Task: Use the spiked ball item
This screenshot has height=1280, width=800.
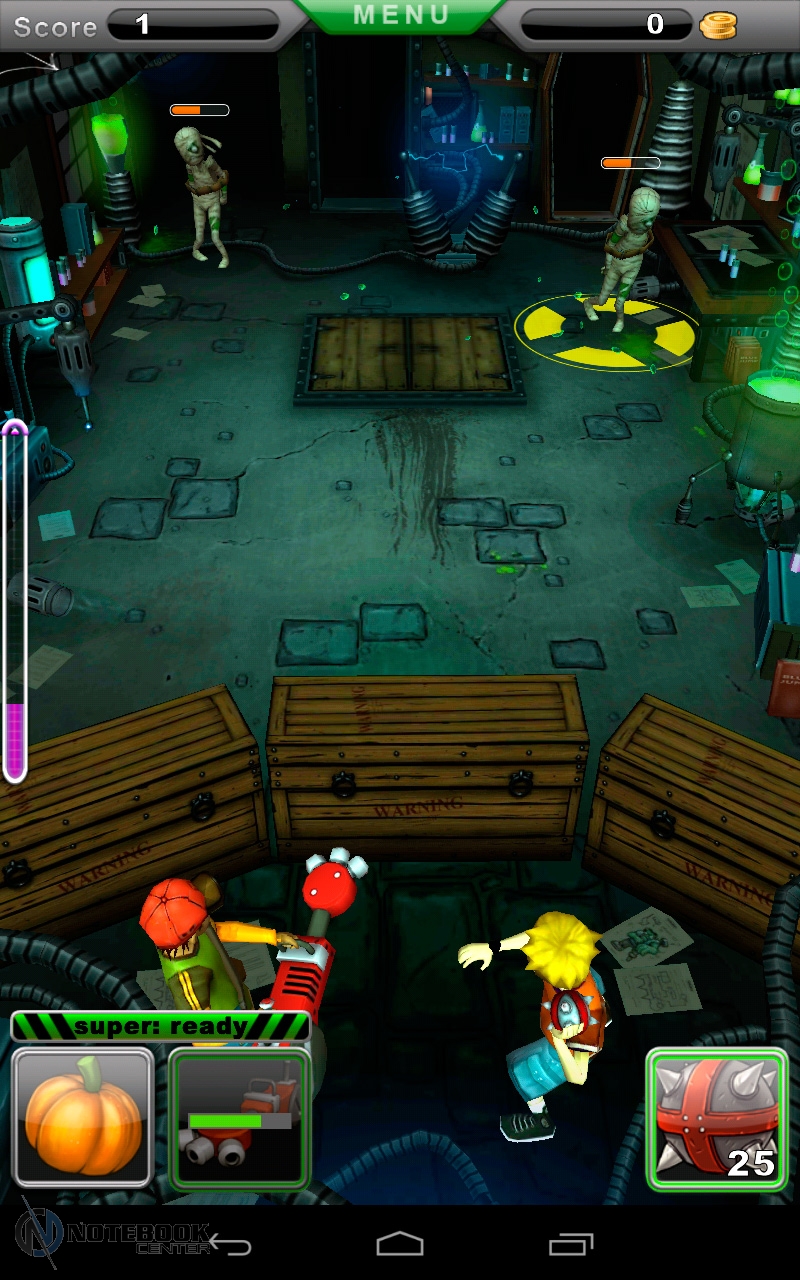Action: (716, 1119)
